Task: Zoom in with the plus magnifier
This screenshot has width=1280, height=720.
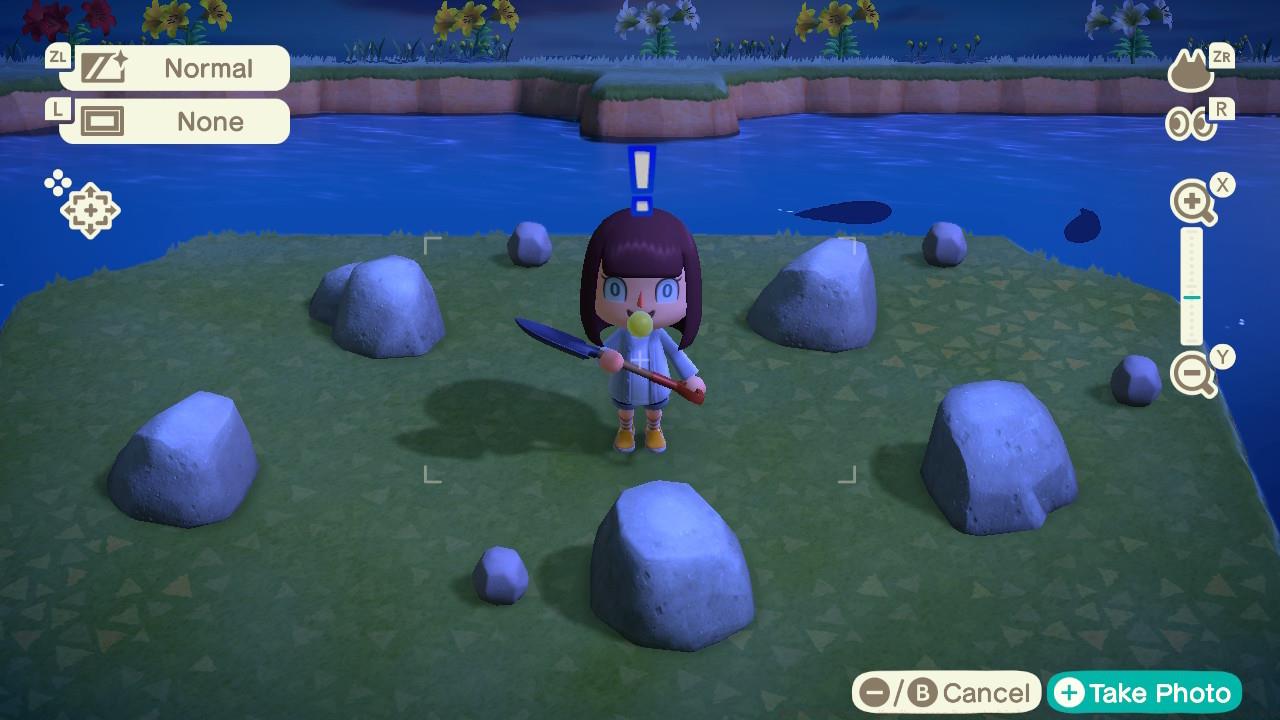Action: point(1192,204)
